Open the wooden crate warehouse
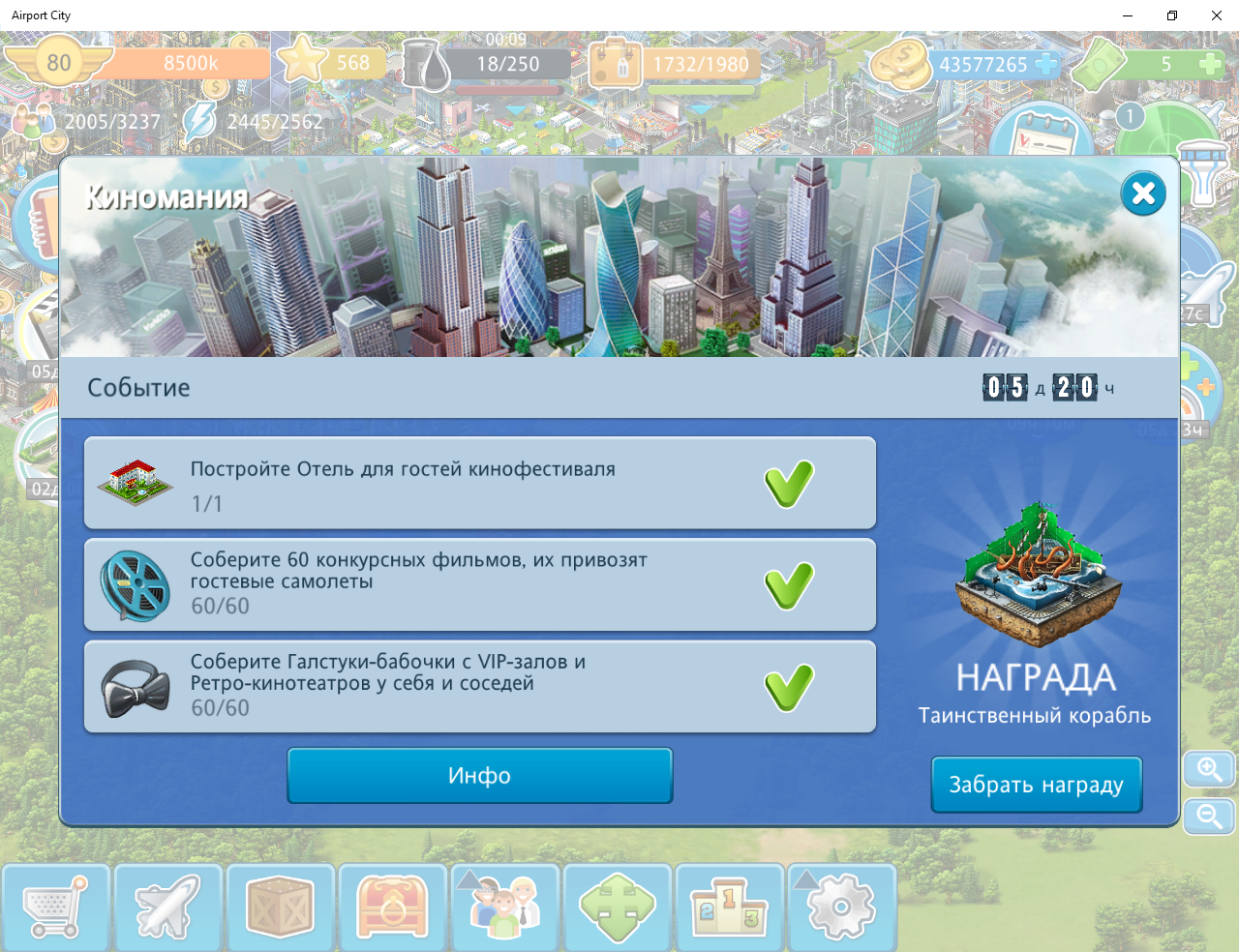 [280, 907]
